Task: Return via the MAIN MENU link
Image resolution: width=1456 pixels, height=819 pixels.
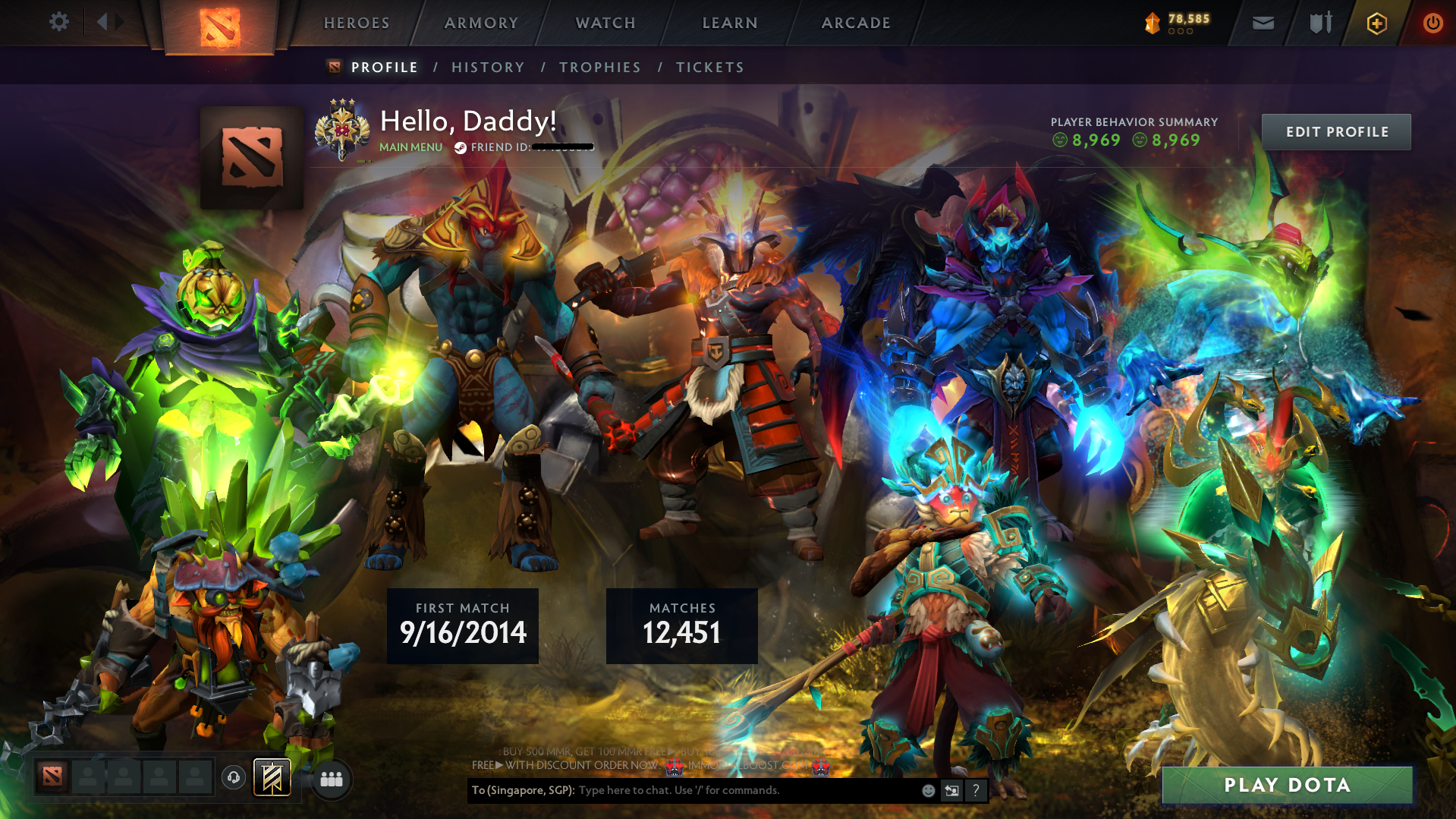Action: (x=410, y=148)
